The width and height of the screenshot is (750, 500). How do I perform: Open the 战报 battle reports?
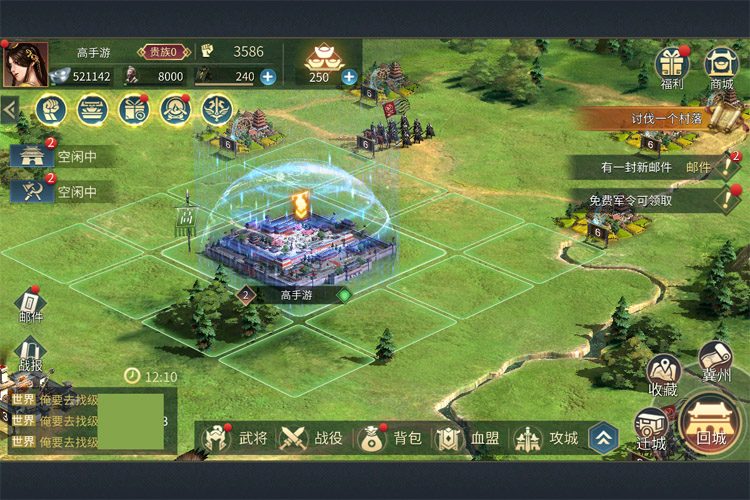(30, 353)
